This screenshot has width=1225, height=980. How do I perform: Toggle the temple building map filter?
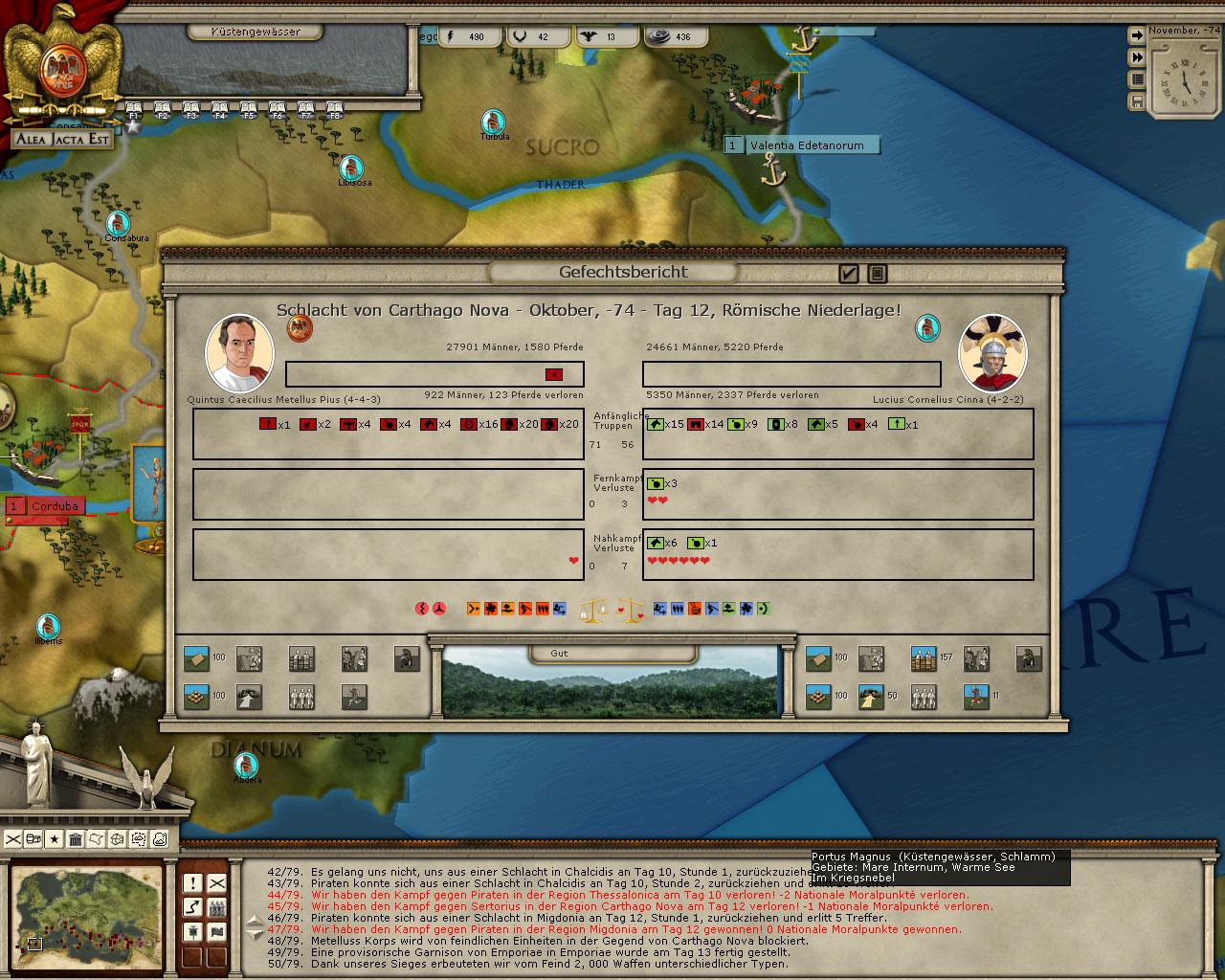click(x=76, y=839)
